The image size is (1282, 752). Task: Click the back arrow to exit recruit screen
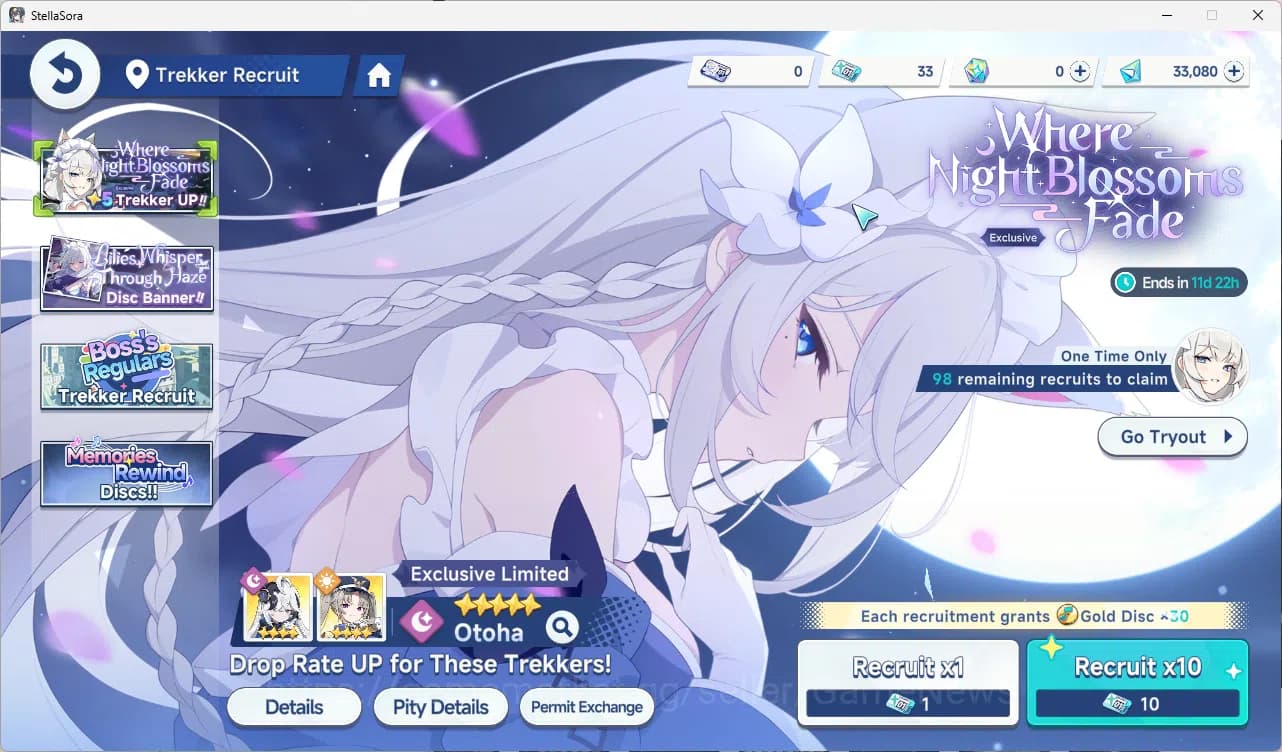(64, 73)
